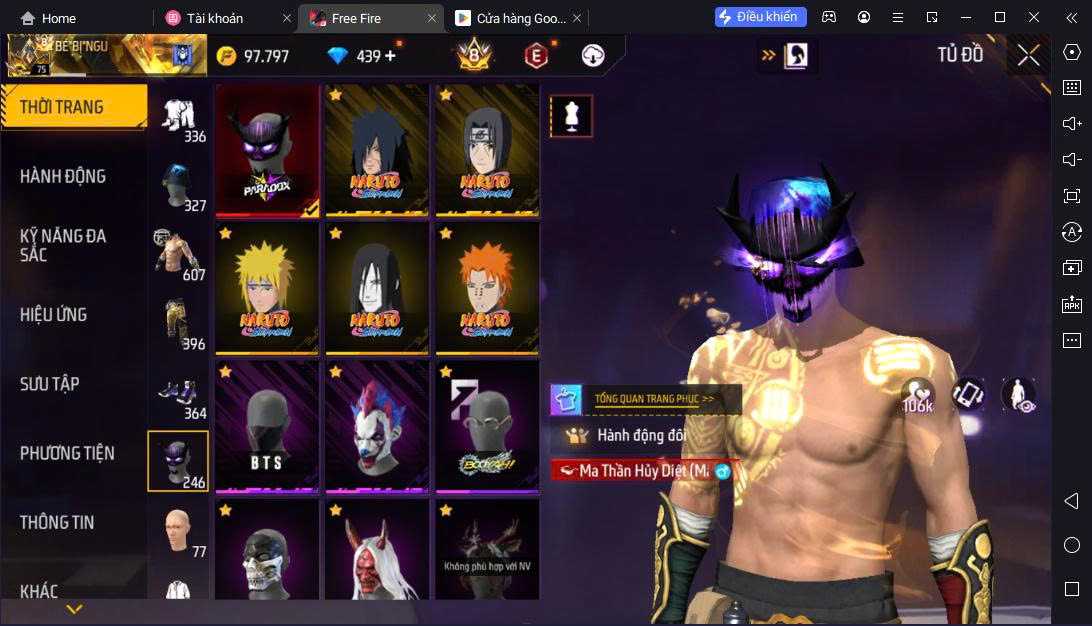Open the outfit sets subcategory with 336 items
Viewport: 1092px width, 626px height.
tap(180, 119)
